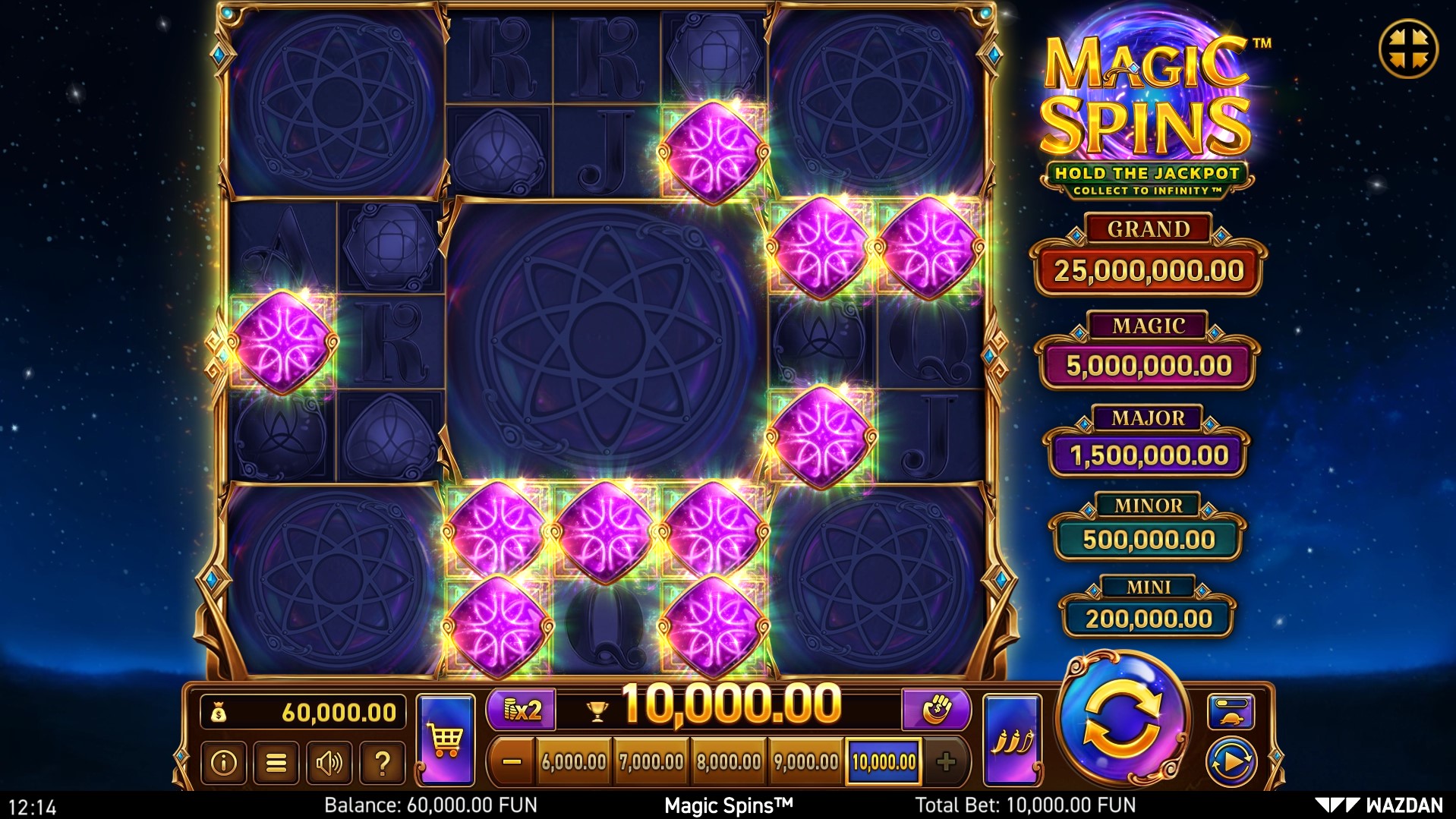Toggle the turtle speed mode button
The width and height of the screenshot is (1456, 819).
pyautogui.click(x=1231, y=711)
